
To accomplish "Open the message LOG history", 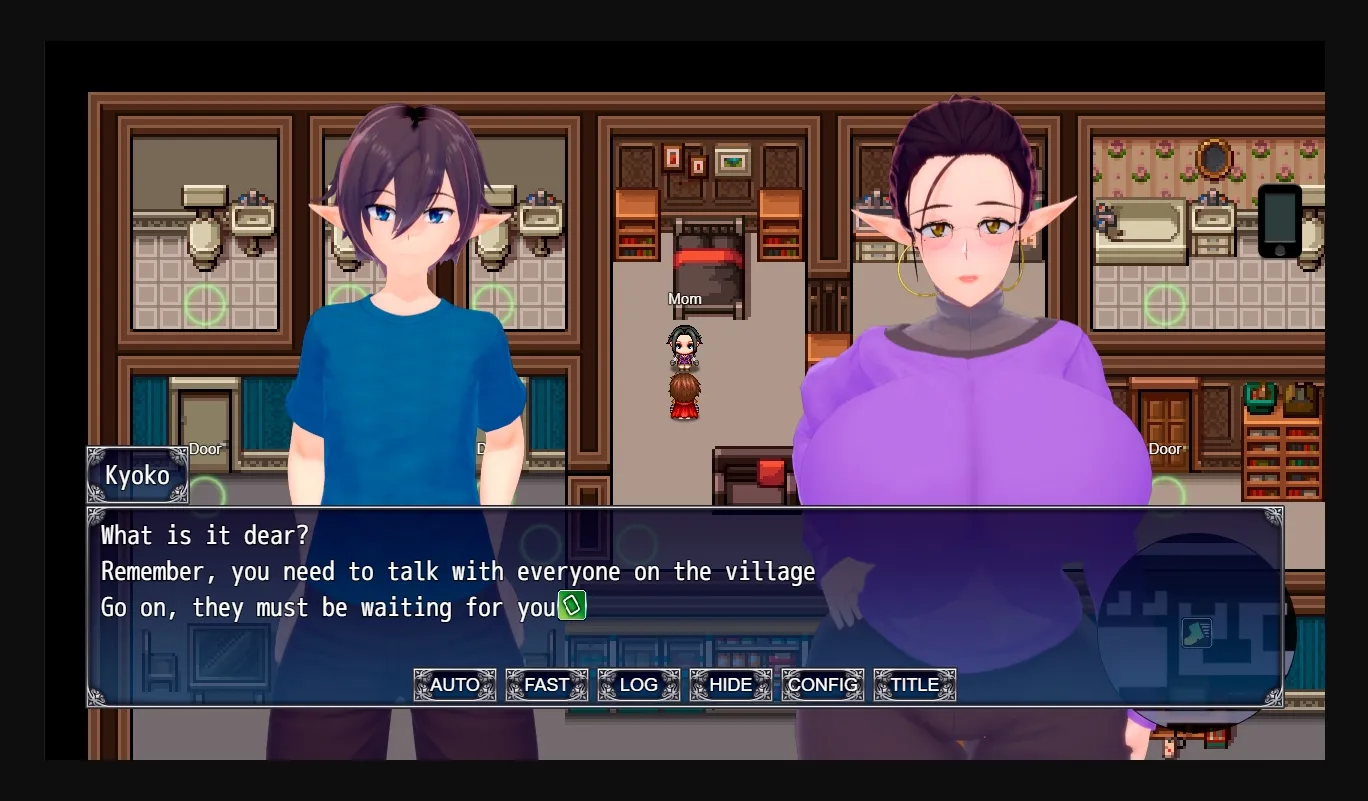I will (638, 685).
